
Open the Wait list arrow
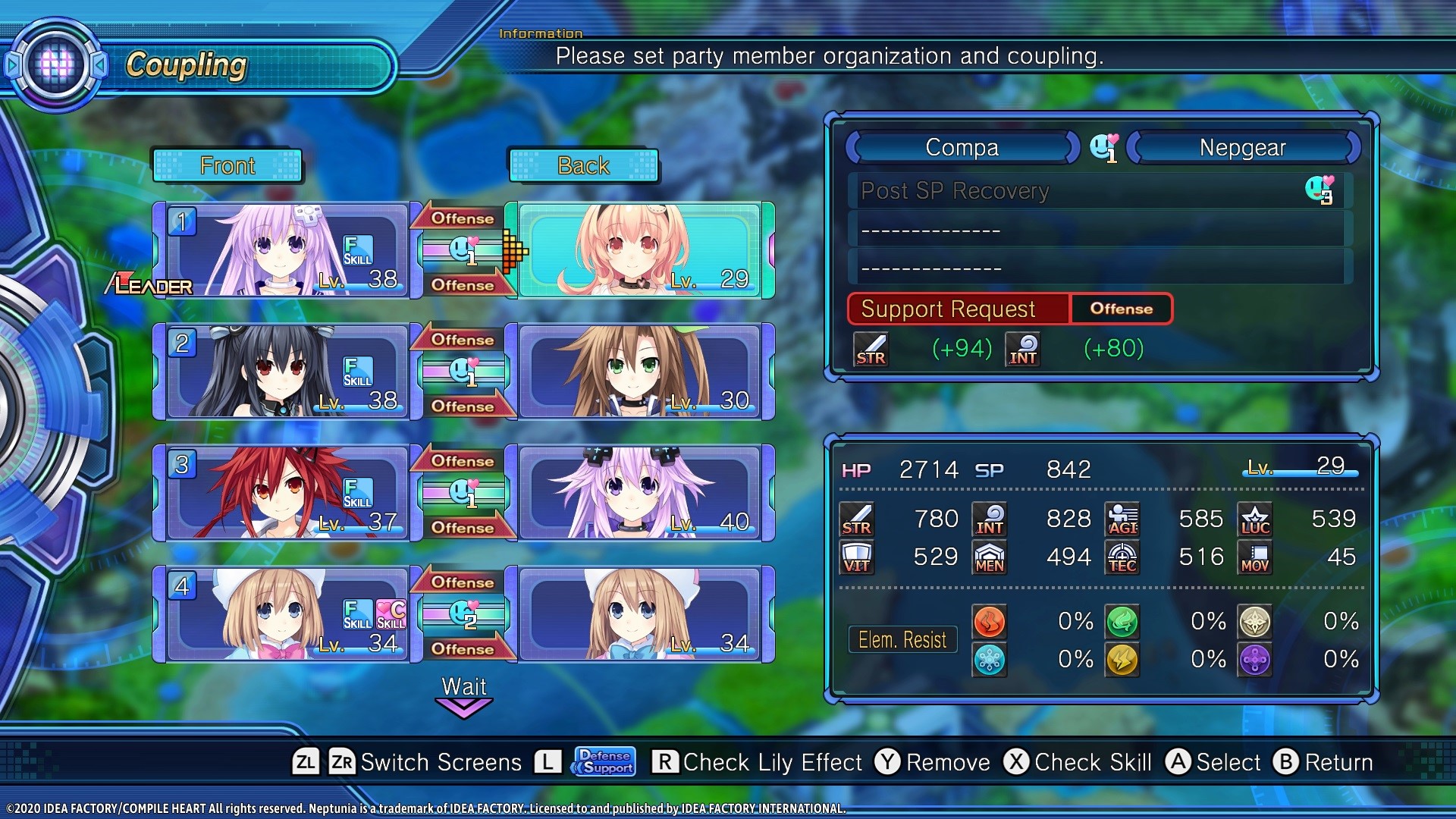pyautogui.click(x=463, y=707)
